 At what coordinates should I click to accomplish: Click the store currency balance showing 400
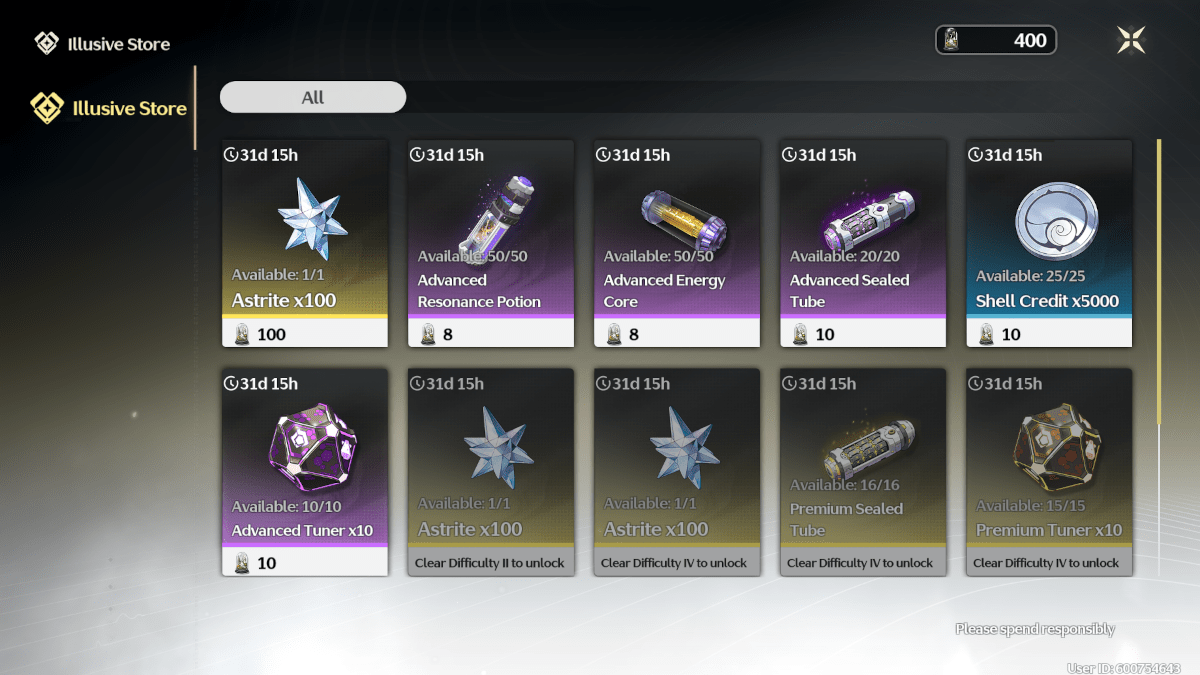point(996,40)
